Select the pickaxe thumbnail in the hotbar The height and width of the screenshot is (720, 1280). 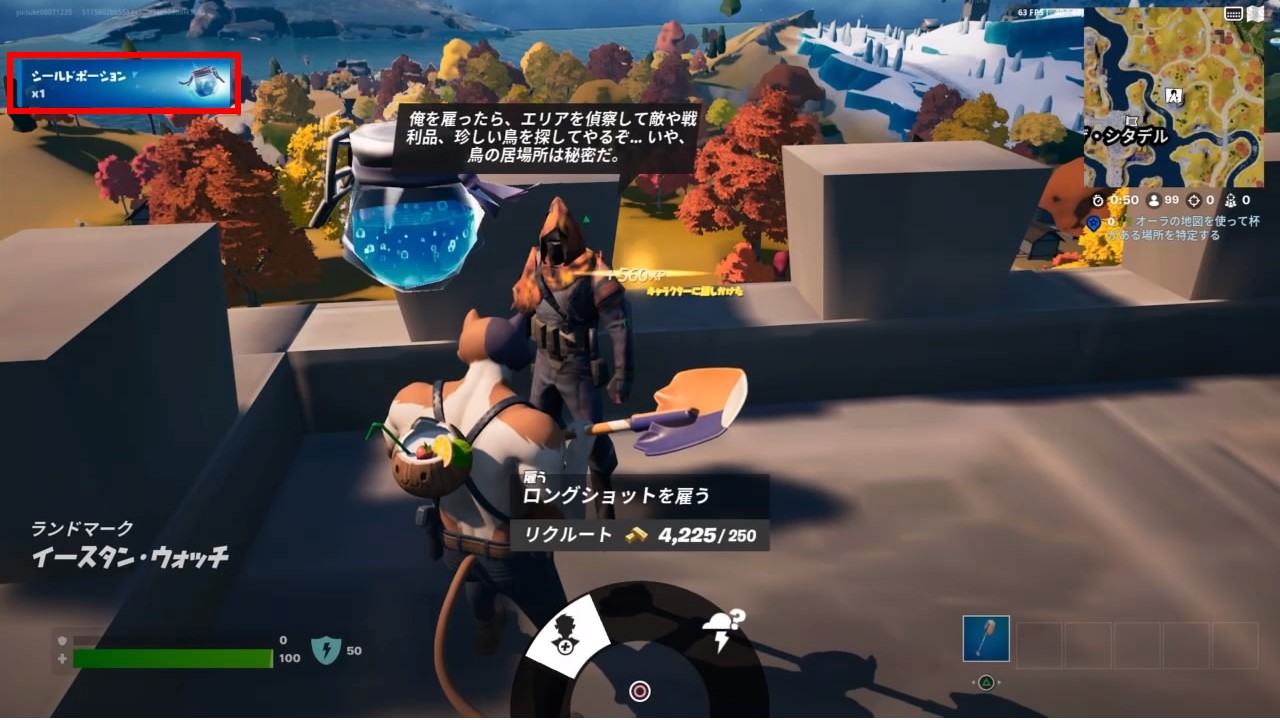click(985, 640)
